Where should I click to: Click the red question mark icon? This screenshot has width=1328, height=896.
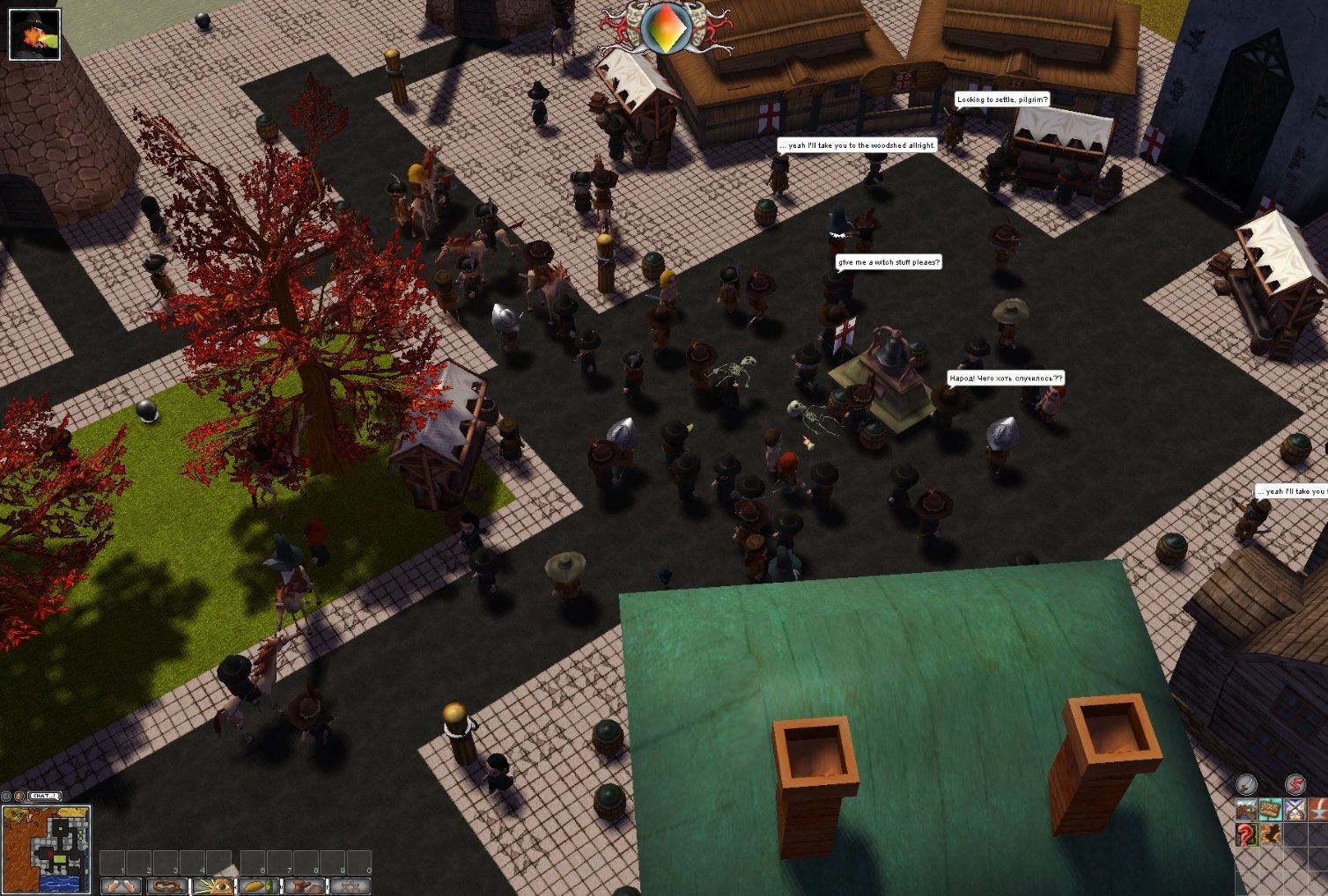pyautogui.click(x=1246, y=835)
